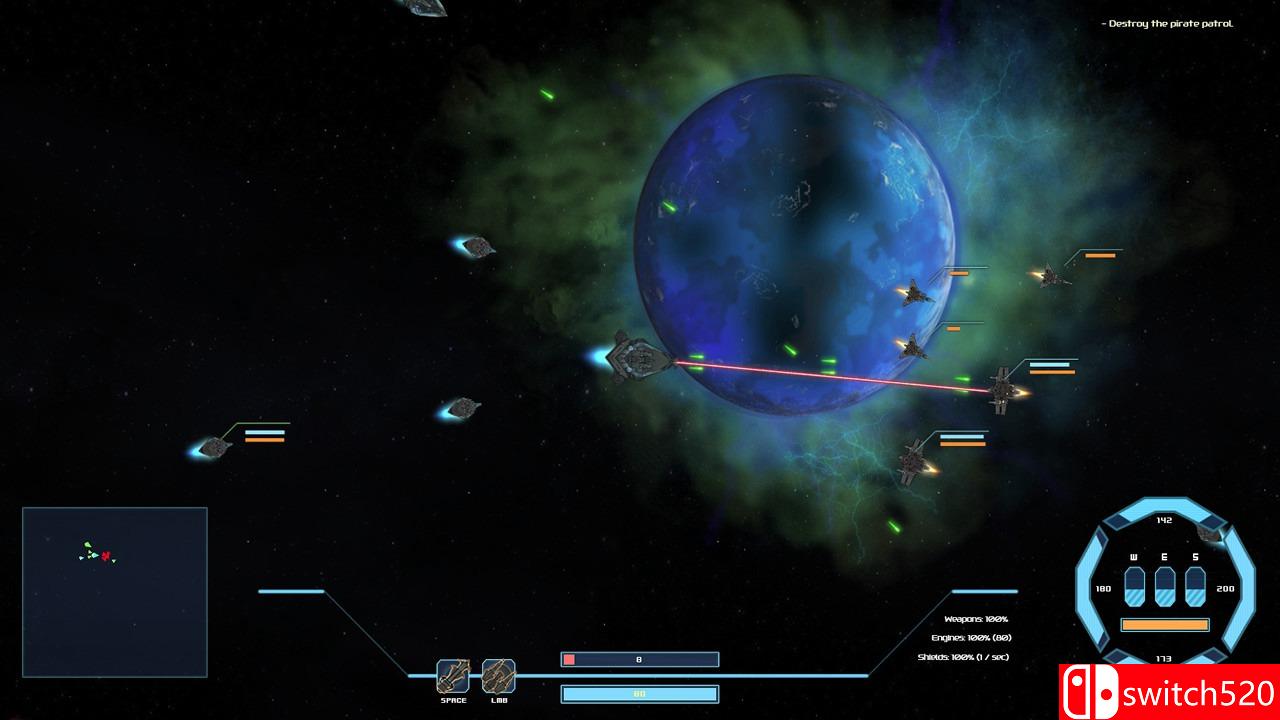The width and height of the screenshot is (1280, 720).
Task: Click the minimap radar panel
Action: coord(115,591)
